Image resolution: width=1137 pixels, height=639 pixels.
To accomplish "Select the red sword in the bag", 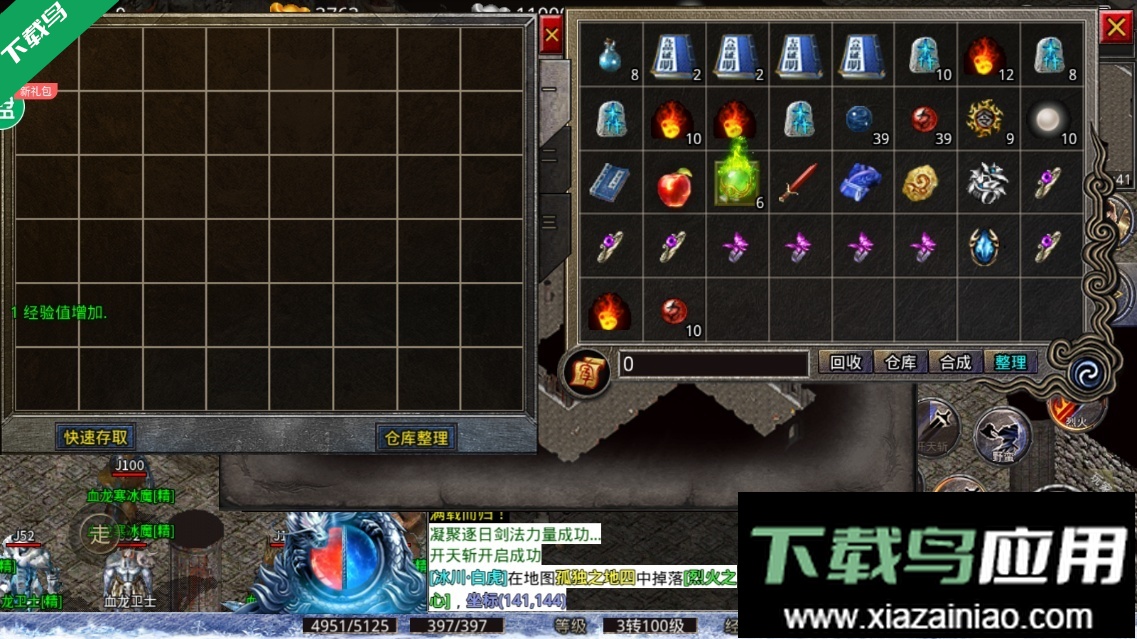I will click(799, 183).
